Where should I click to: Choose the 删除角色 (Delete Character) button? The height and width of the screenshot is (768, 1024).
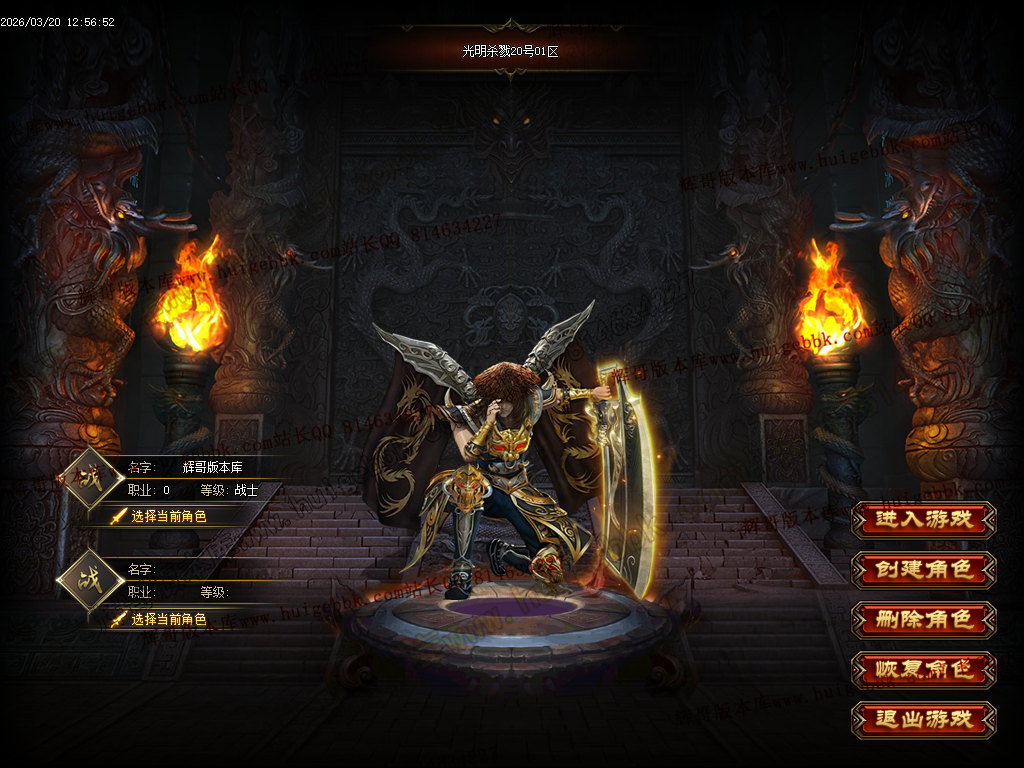point(923,619)
